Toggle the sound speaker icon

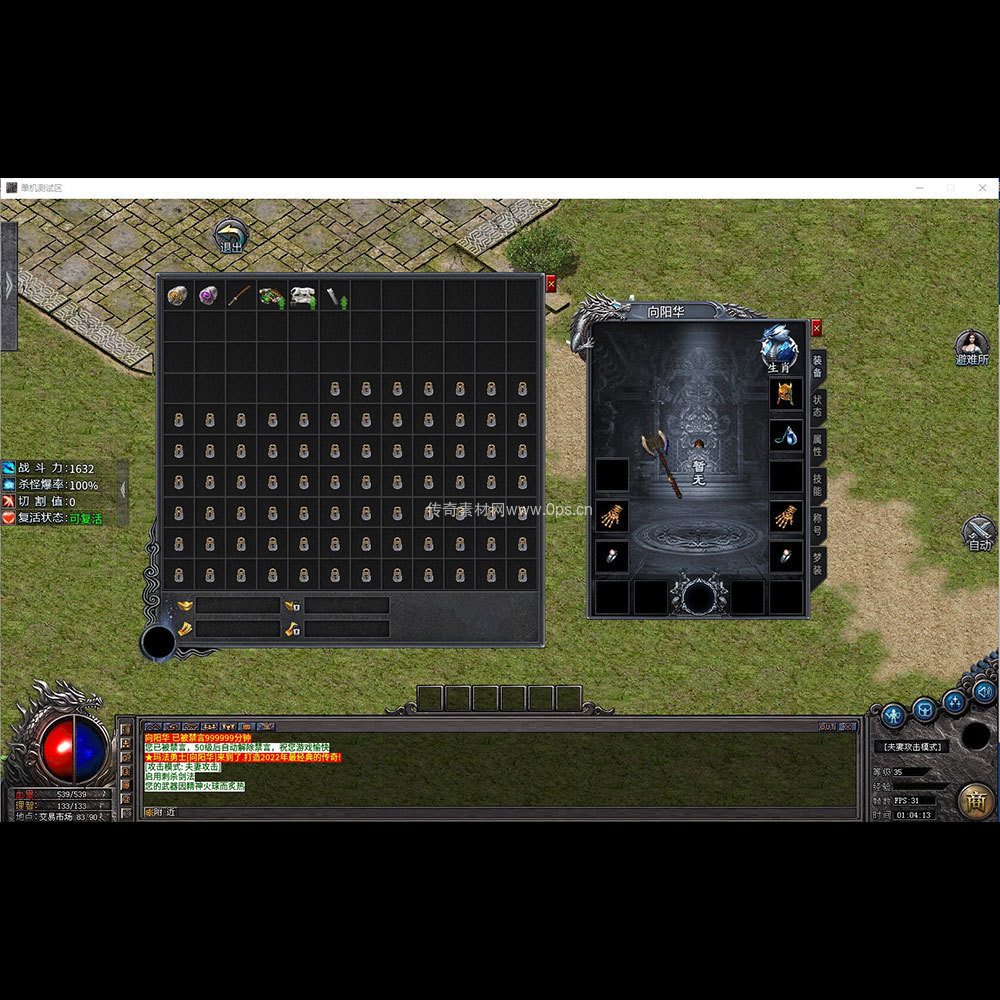pos(984,691)
